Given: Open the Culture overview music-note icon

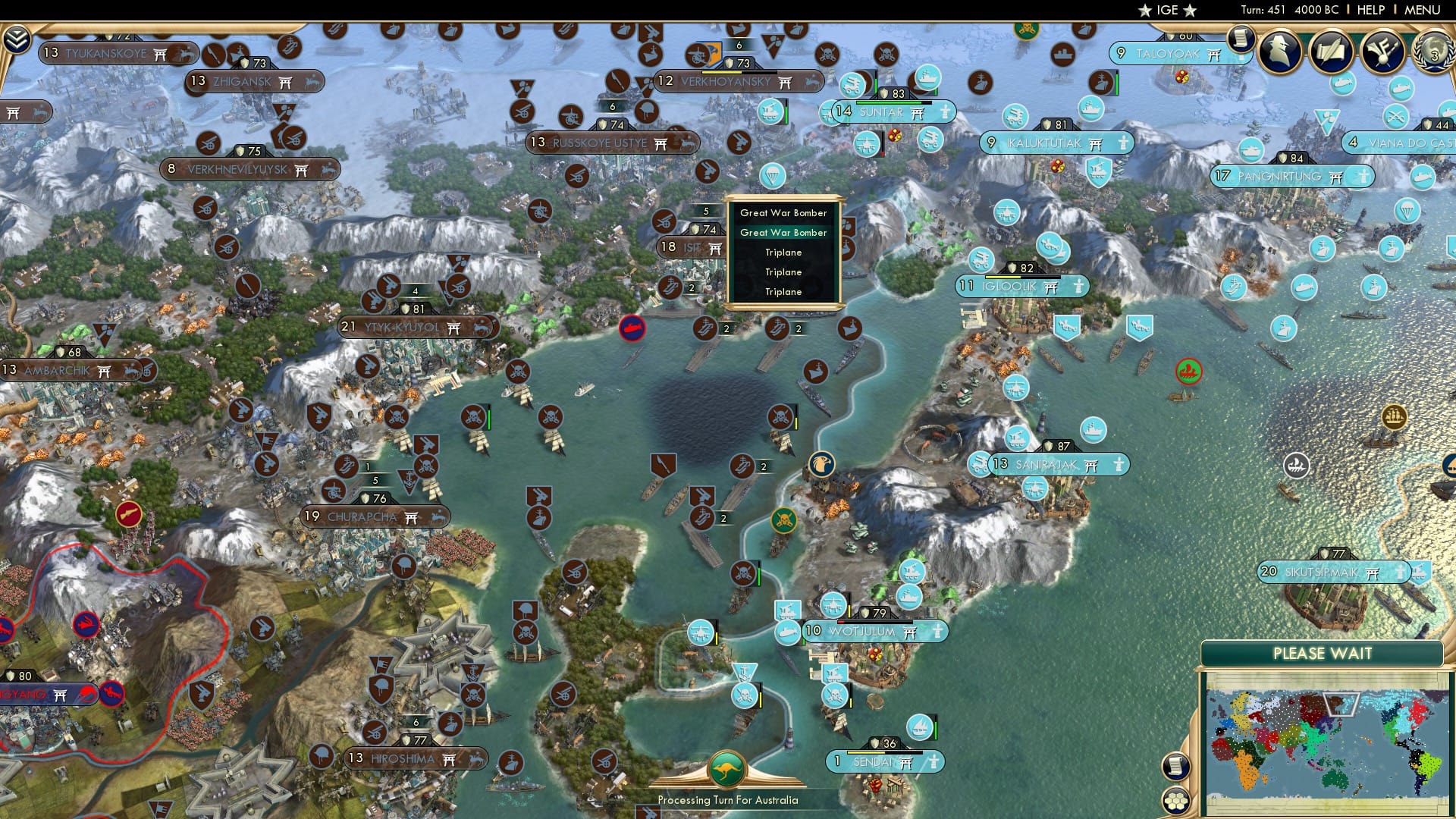Looking at the screenshot, I should coord(1382,51).
